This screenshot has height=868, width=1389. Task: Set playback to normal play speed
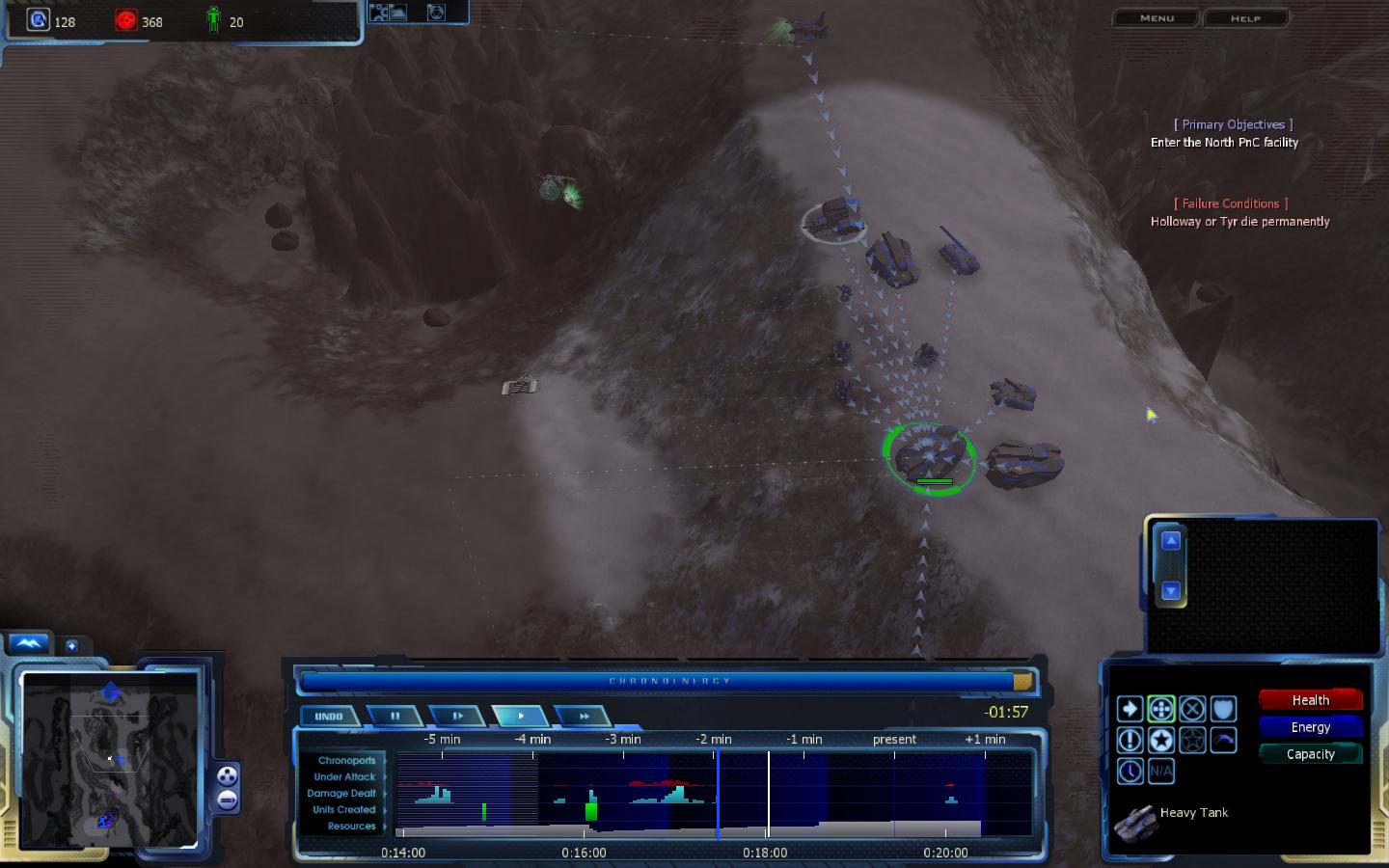pyautogui.click(x=521, y=717)
